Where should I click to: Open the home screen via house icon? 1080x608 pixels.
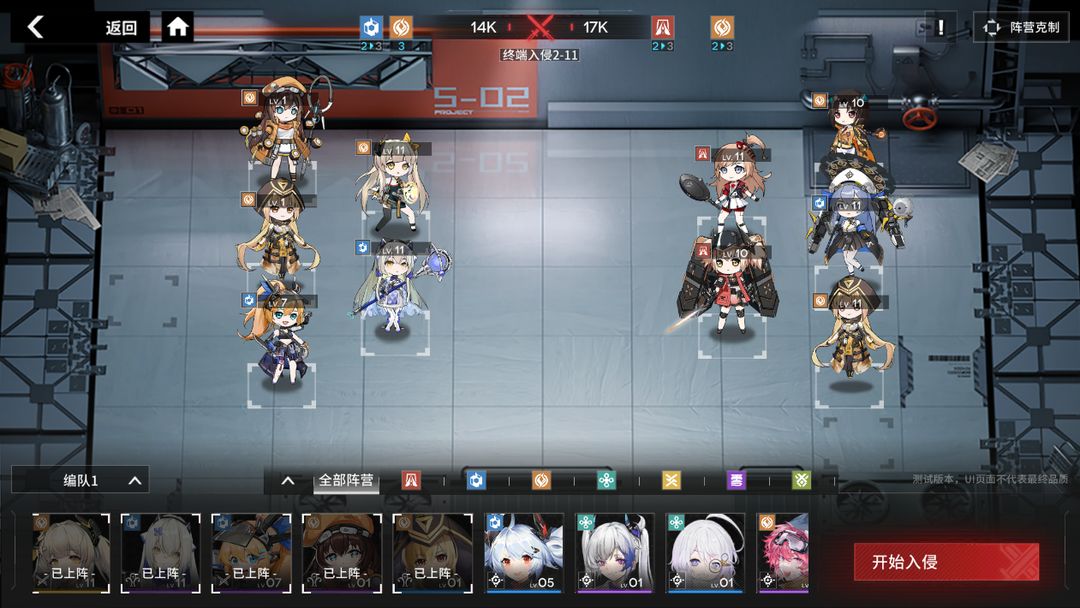(x=178, y=27)
